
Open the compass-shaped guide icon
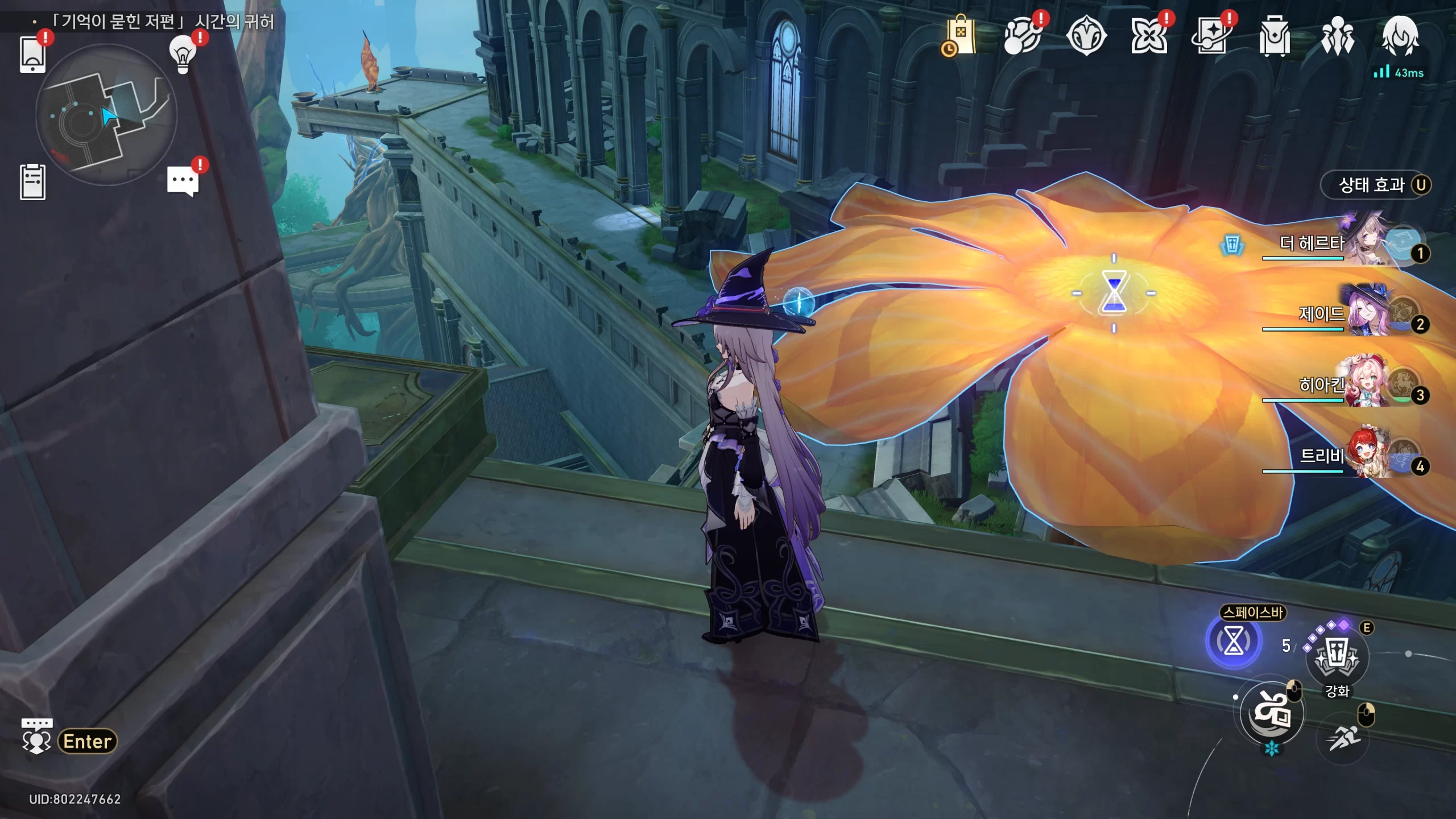1086,36
